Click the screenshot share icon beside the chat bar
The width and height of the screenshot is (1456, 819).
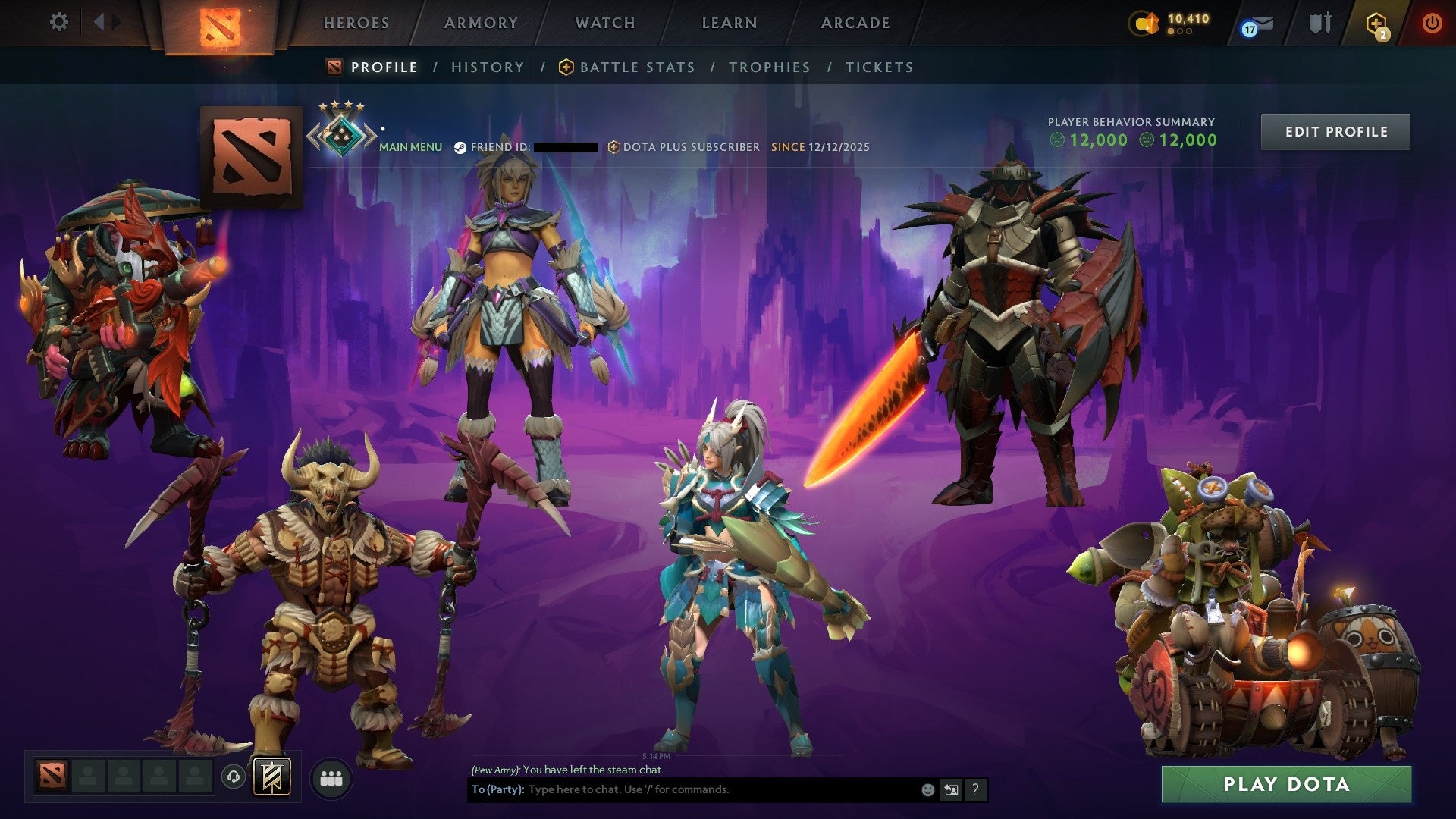[951, 789]
